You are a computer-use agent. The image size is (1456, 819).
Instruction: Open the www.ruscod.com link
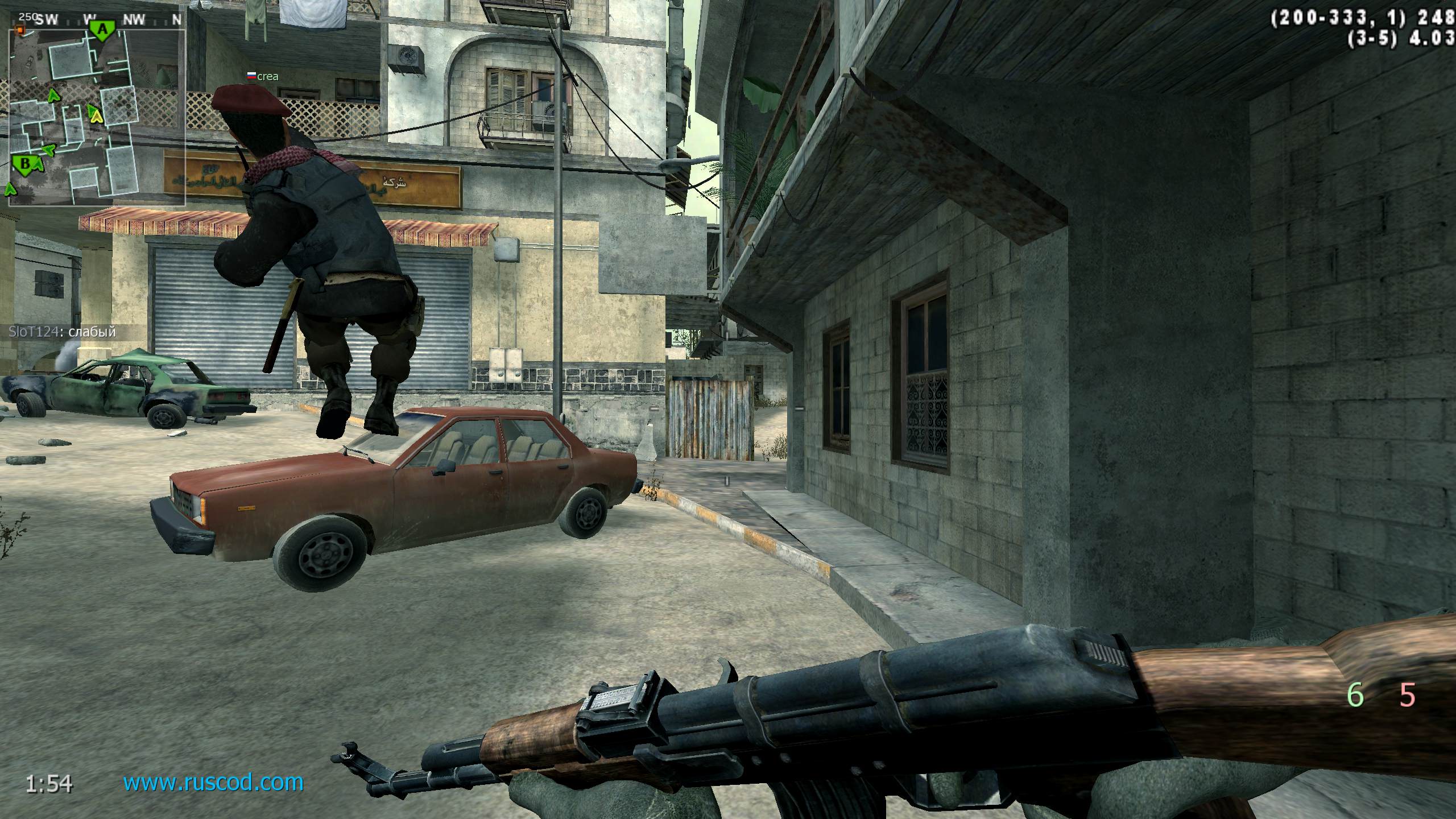tap(213, 783)
